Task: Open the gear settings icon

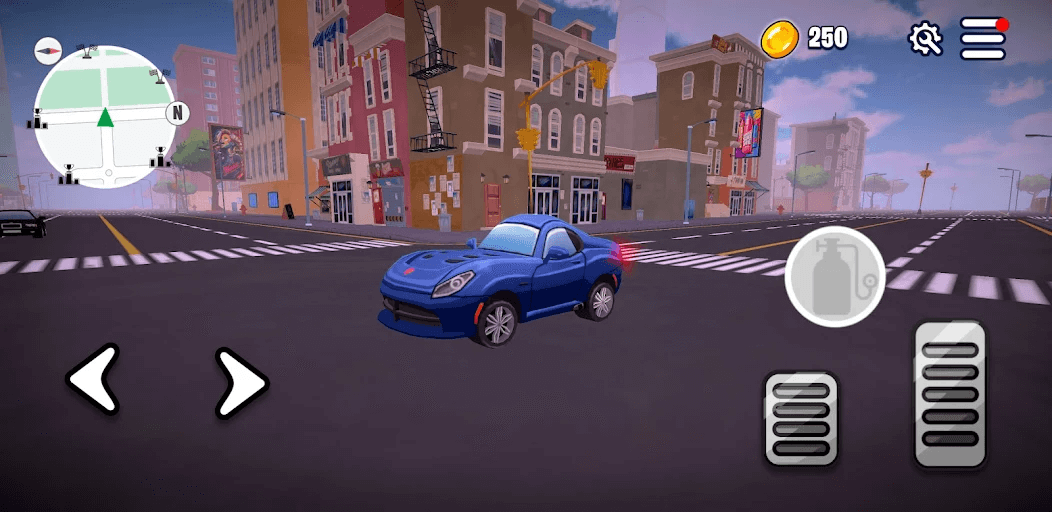Action: (925, 38)
